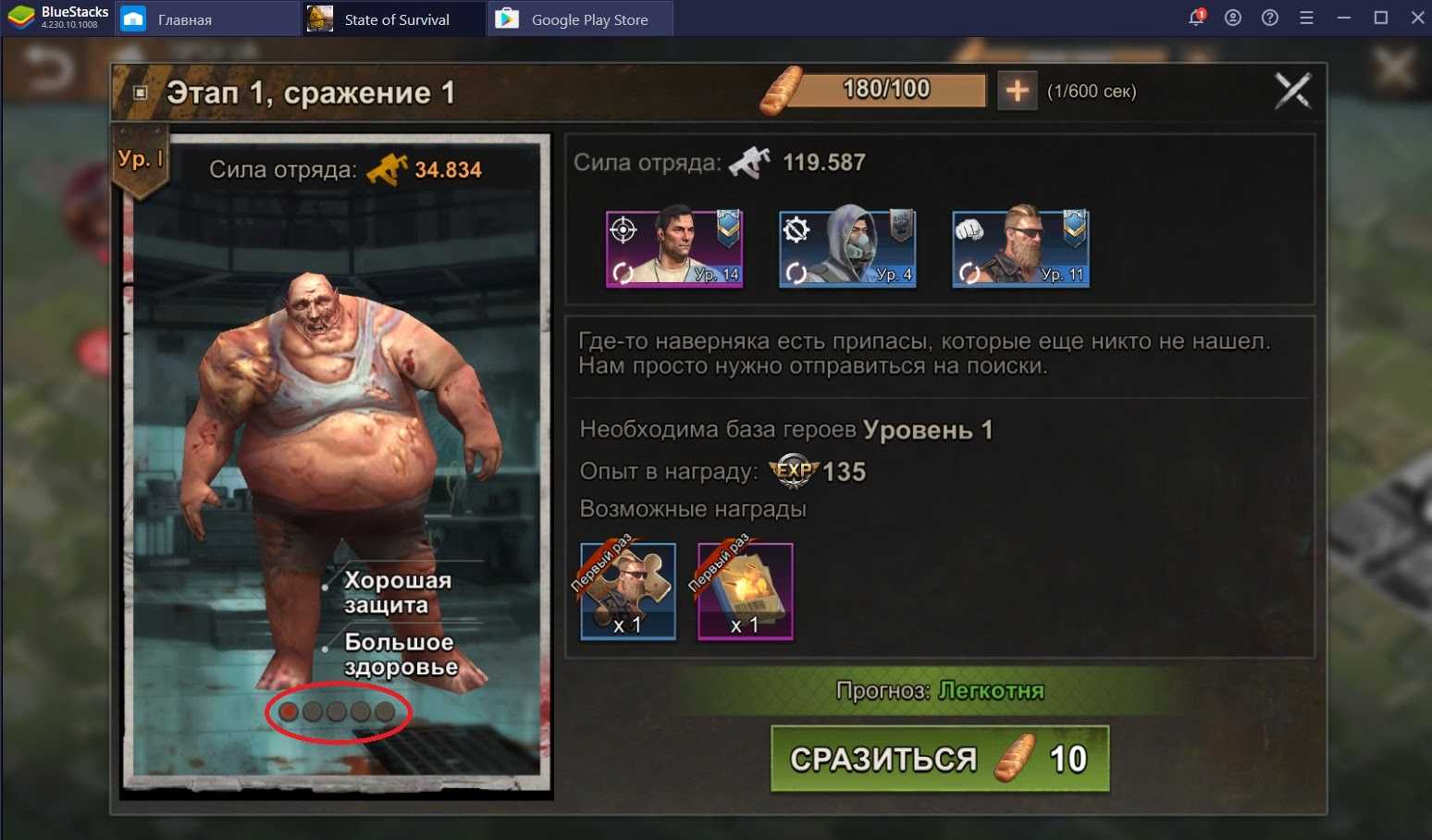Inspect the hero puzzle fragment reward

(628, 591)
